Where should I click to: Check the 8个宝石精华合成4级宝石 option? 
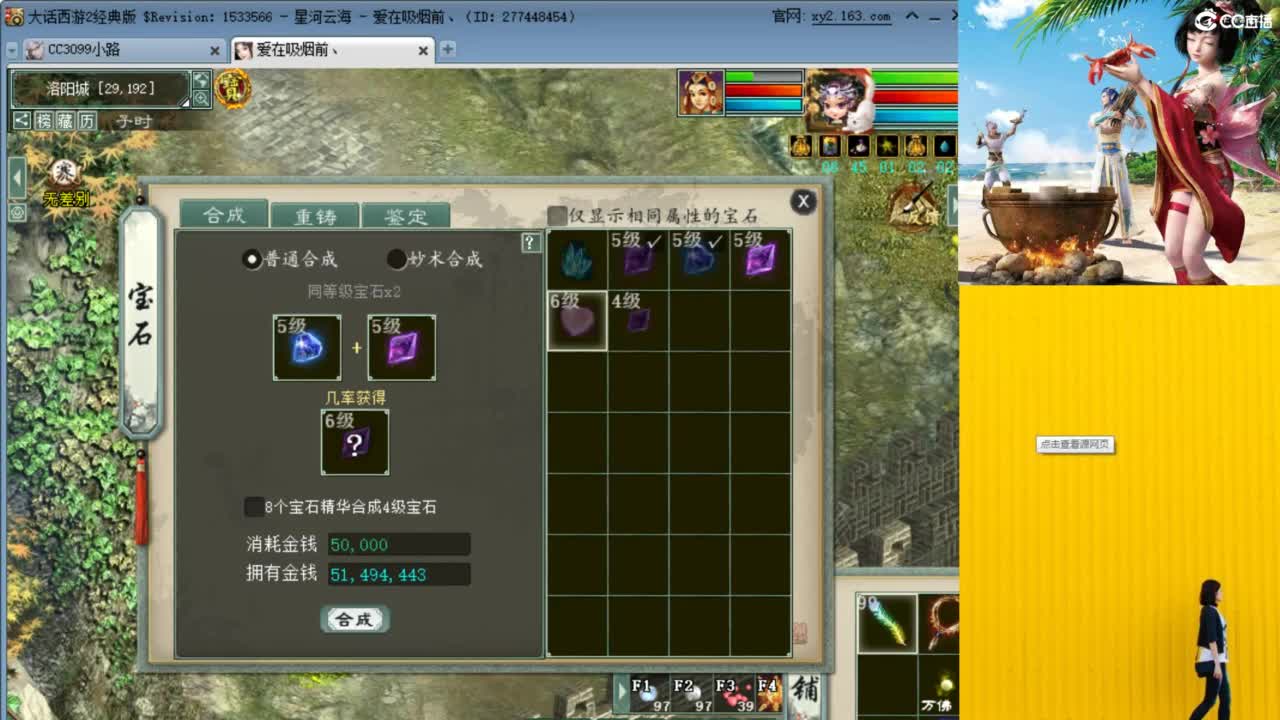(x=254, y=507)
